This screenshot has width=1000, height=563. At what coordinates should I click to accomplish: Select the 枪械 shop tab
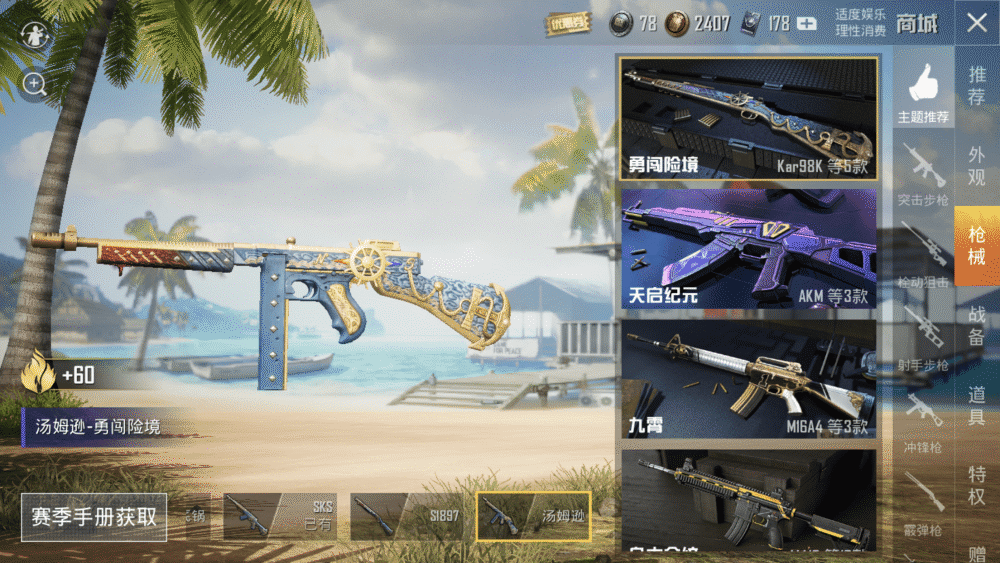click(x=976, y=247)
